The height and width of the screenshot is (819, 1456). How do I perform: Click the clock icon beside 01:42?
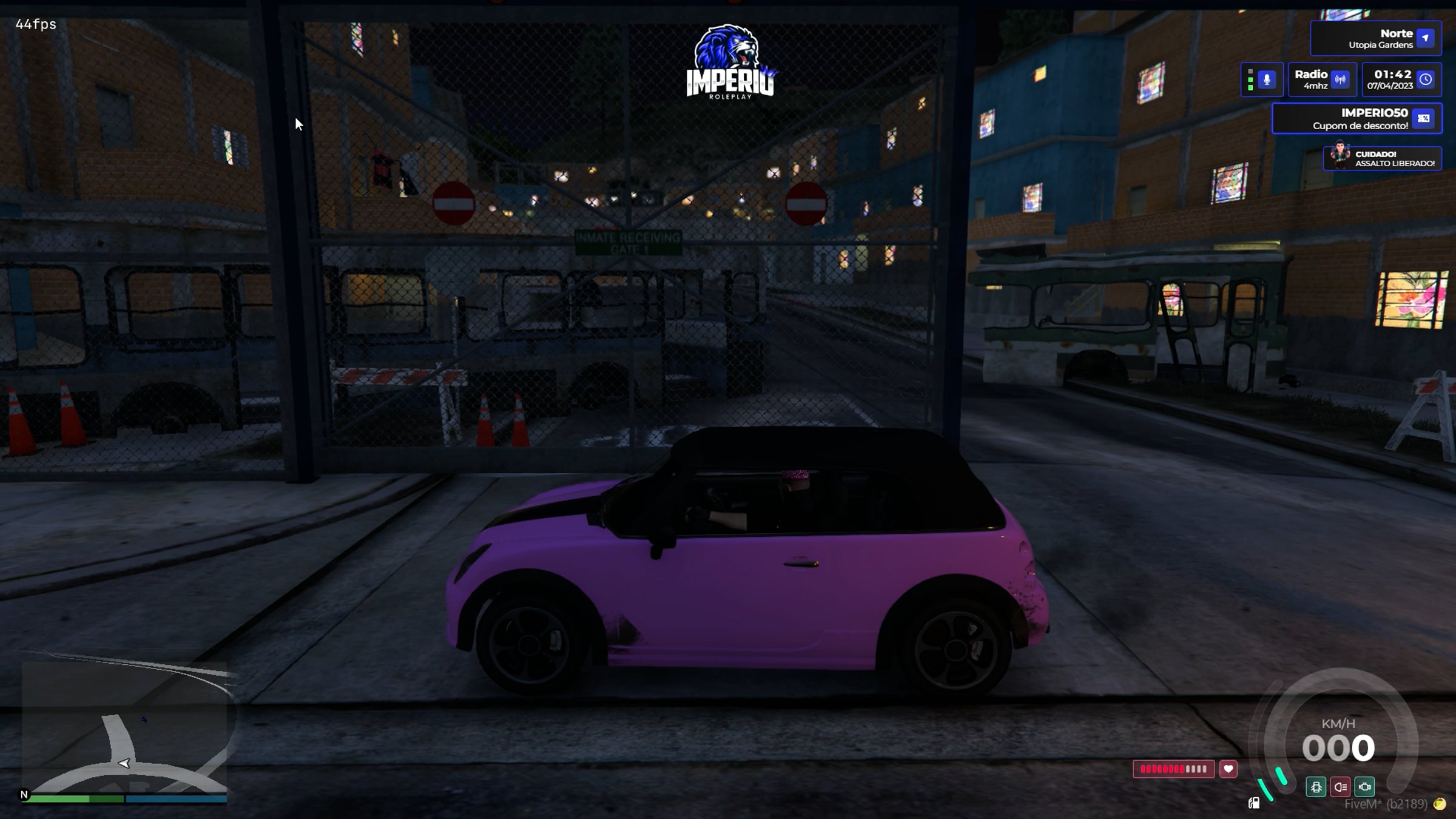point(1426,79)
